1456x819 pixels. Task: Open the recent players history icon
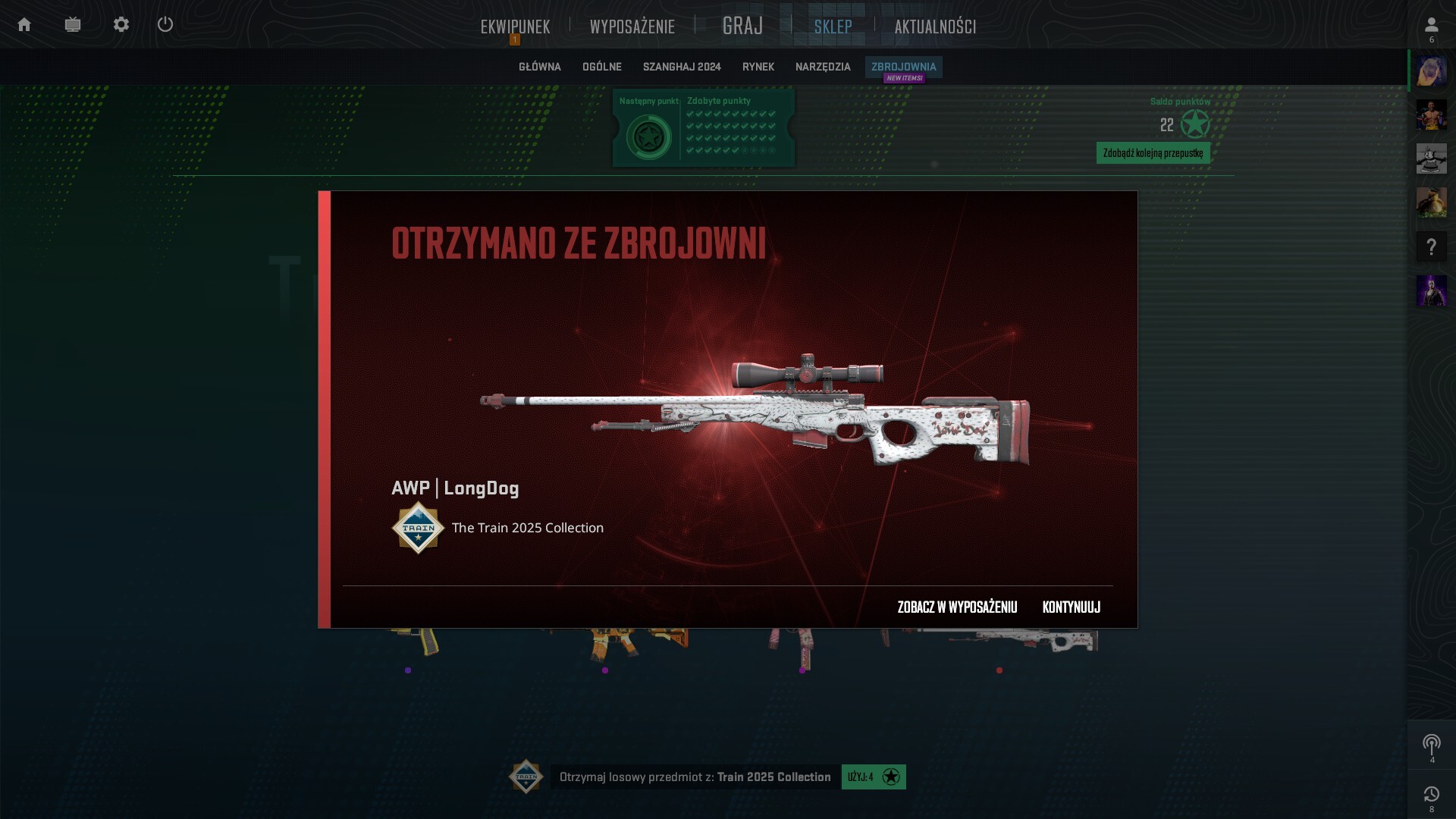(x=1431, y=795)
